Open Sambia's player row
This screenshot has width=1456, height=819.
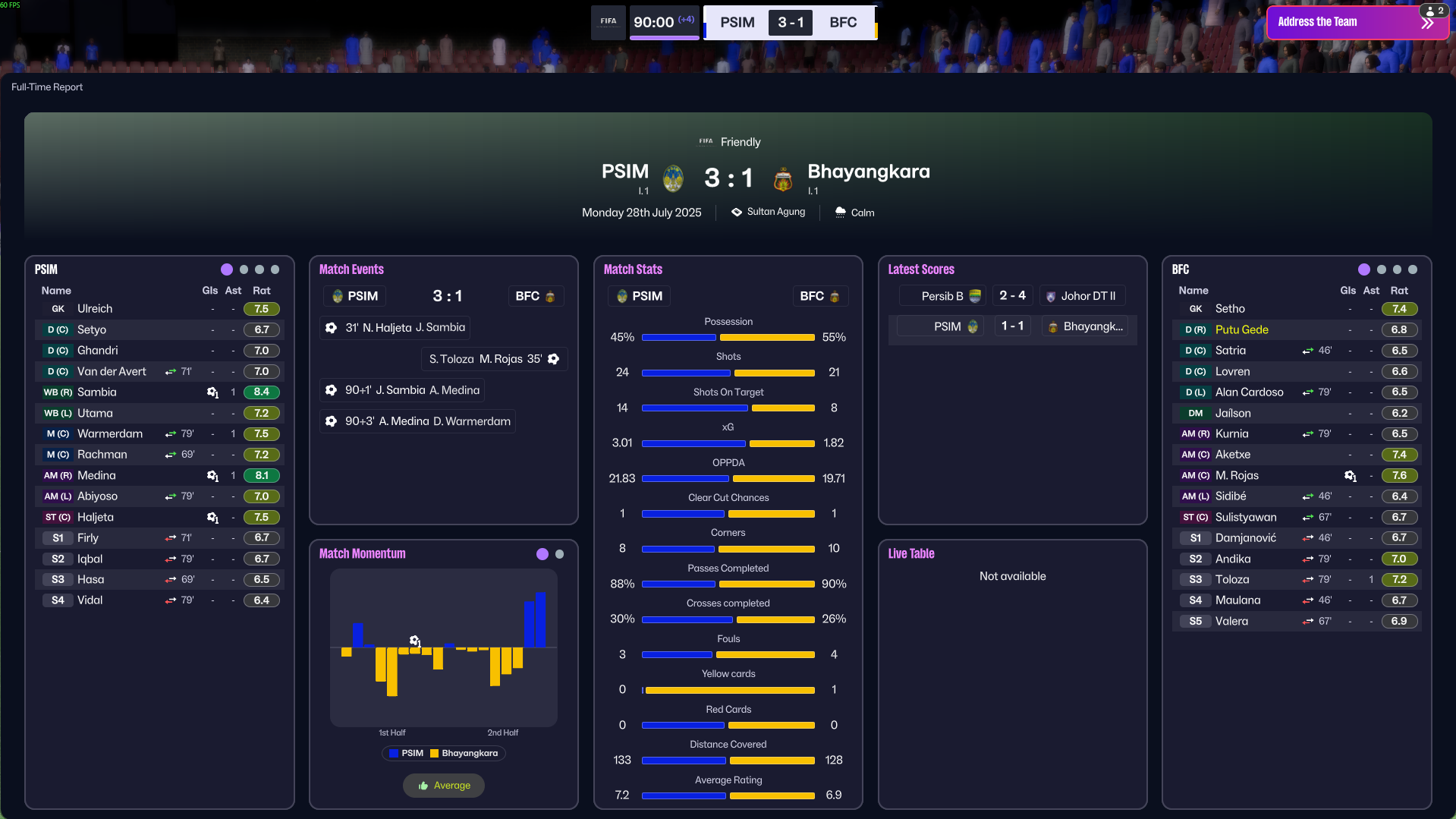(97, 392)
